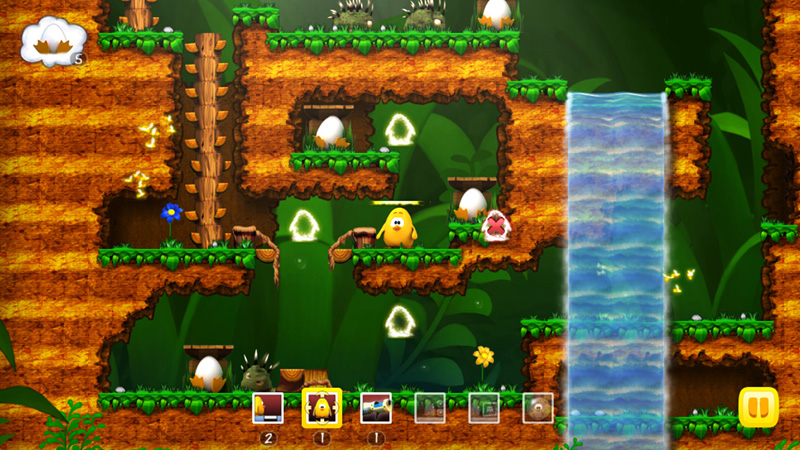Select the bridge builder tool slot
Viewport: 800px width, 450px height.
pyautogui.click(x=268, y=407)
